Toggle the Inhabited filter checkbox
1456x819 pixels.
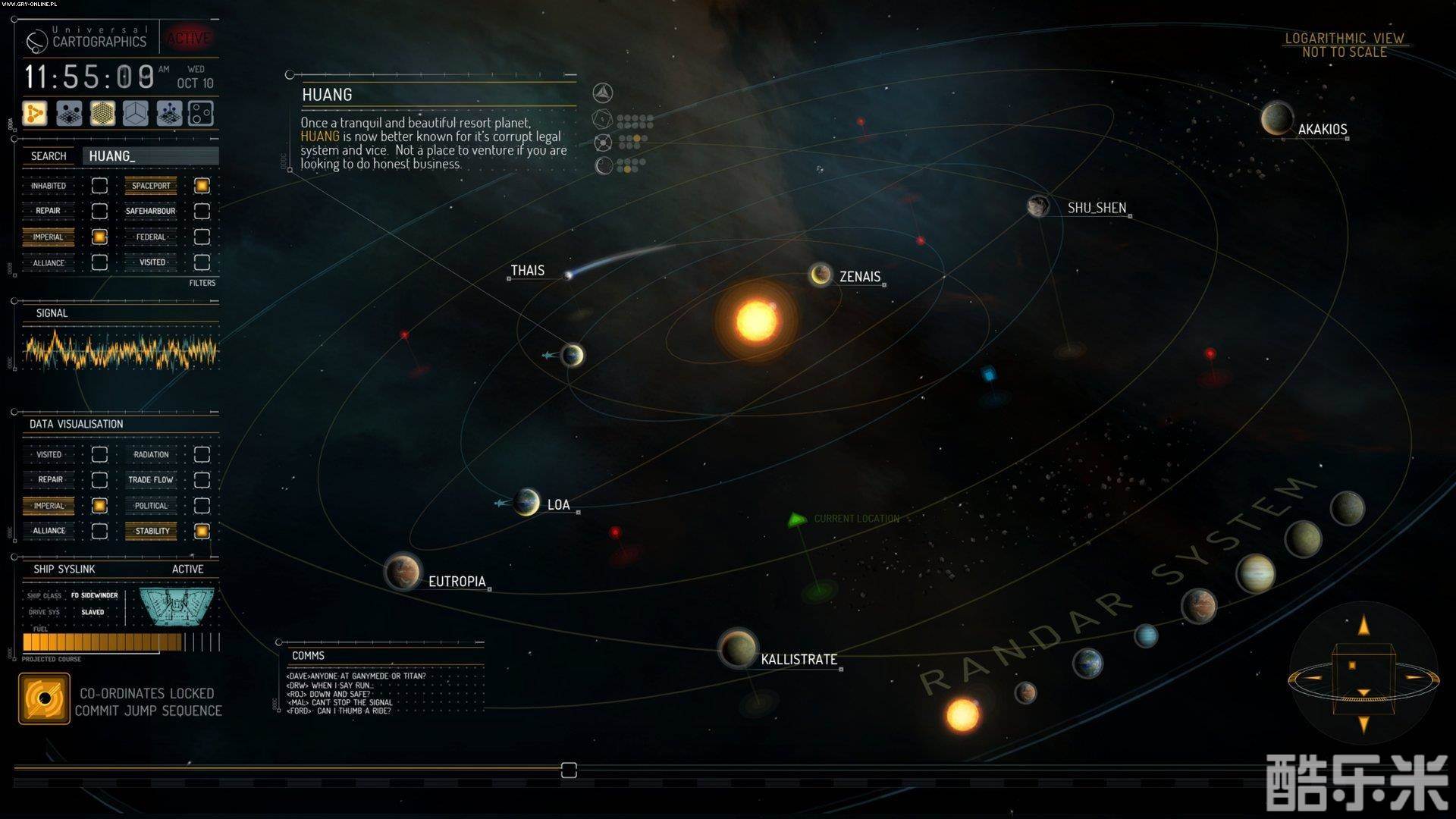(x=99, y=186)
